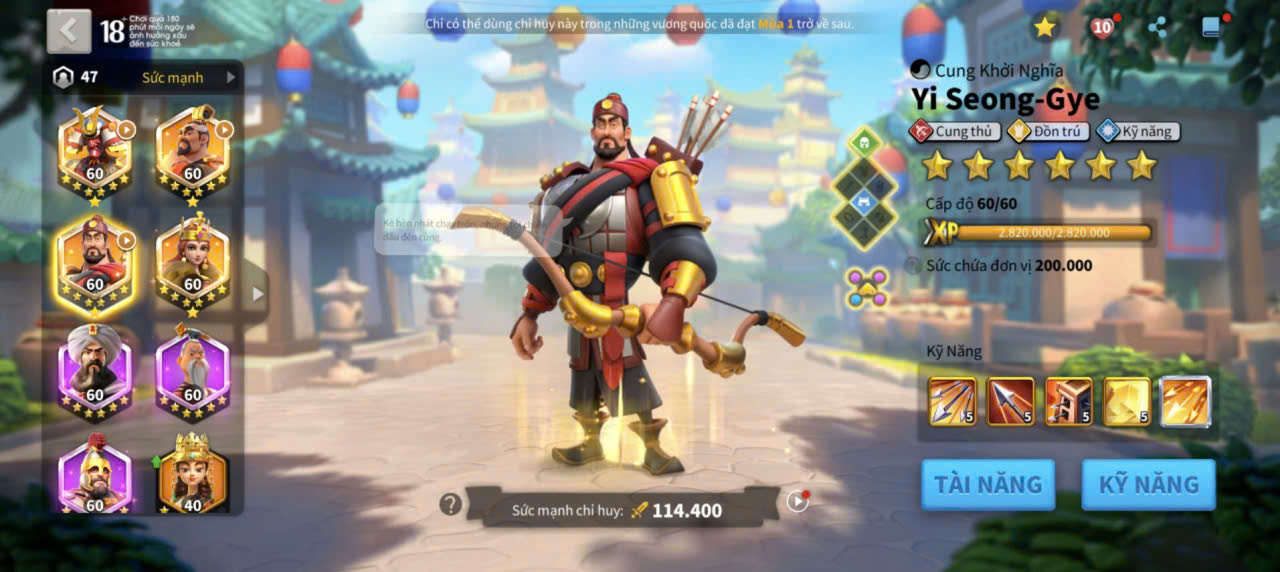
Task: Inspect the siege tower skill icon
Action: 1068,401
